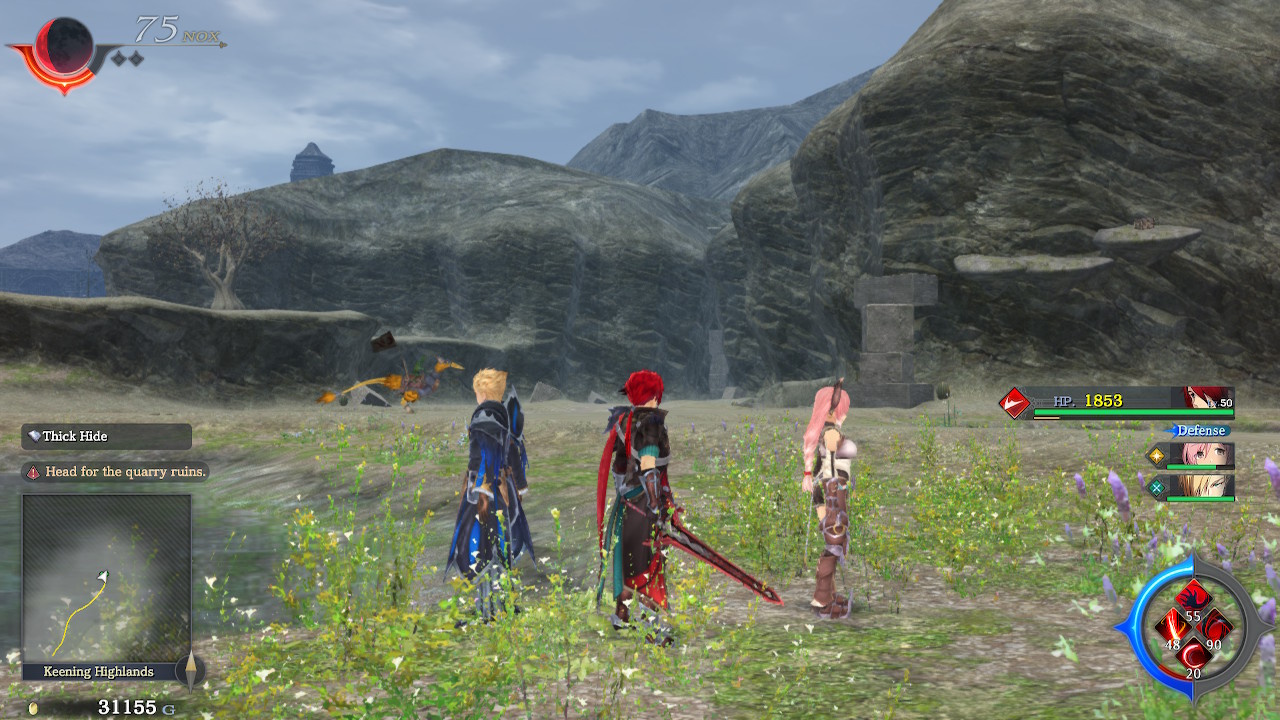Switch to the blonde party member portrait

pos(1208,487)
